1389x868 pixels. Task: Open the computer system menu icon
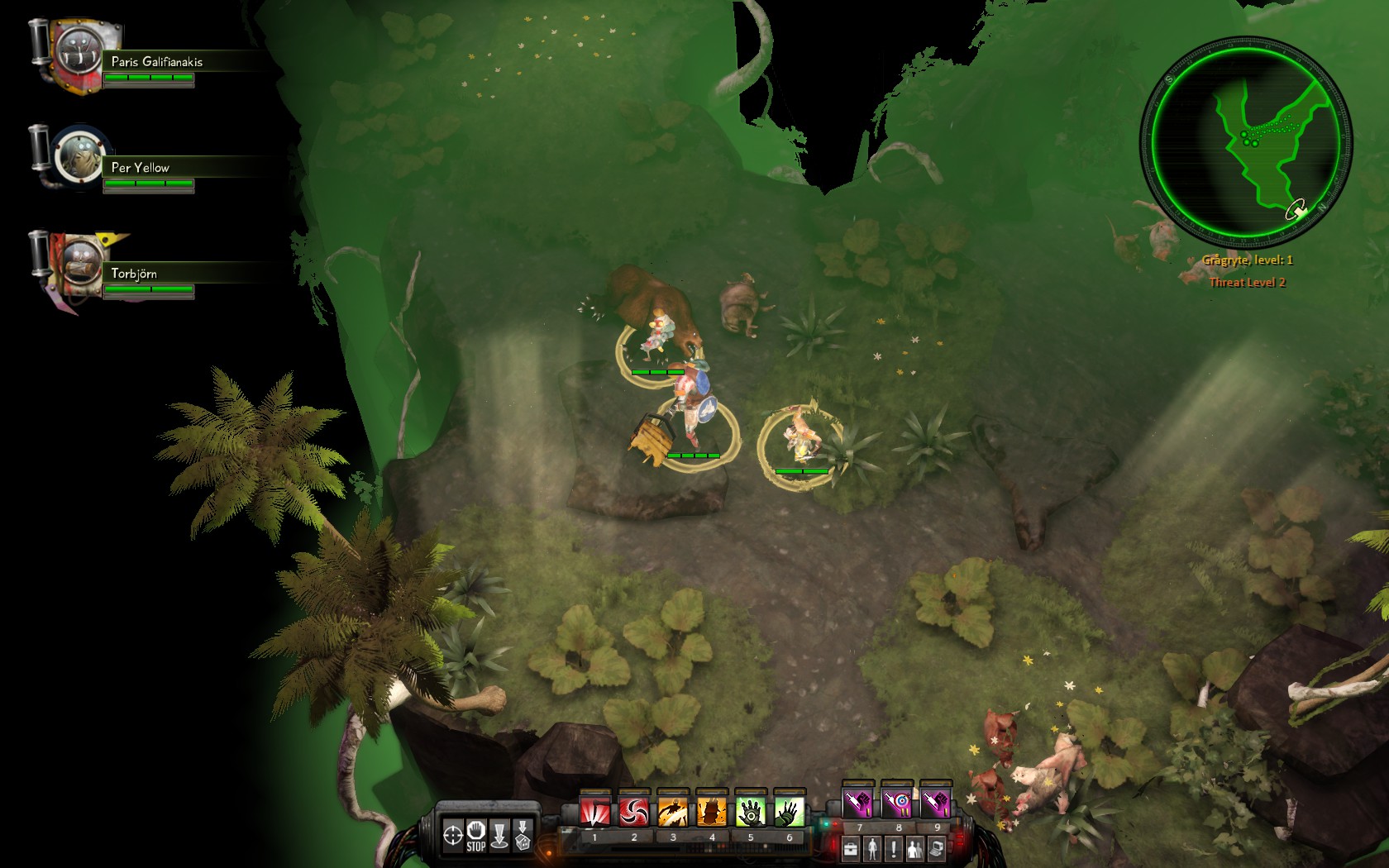click(x=936, y=848)
